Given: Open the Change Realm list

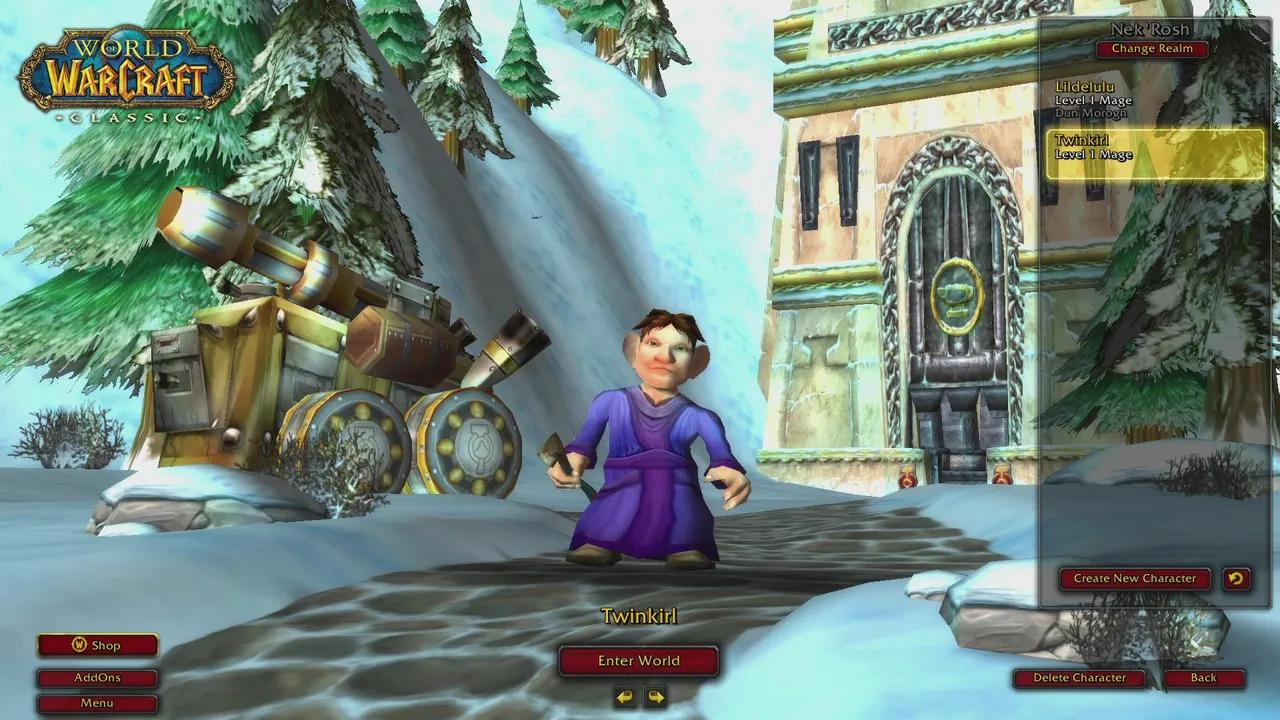Looking at the screenshot, I should coord(1151,49).
